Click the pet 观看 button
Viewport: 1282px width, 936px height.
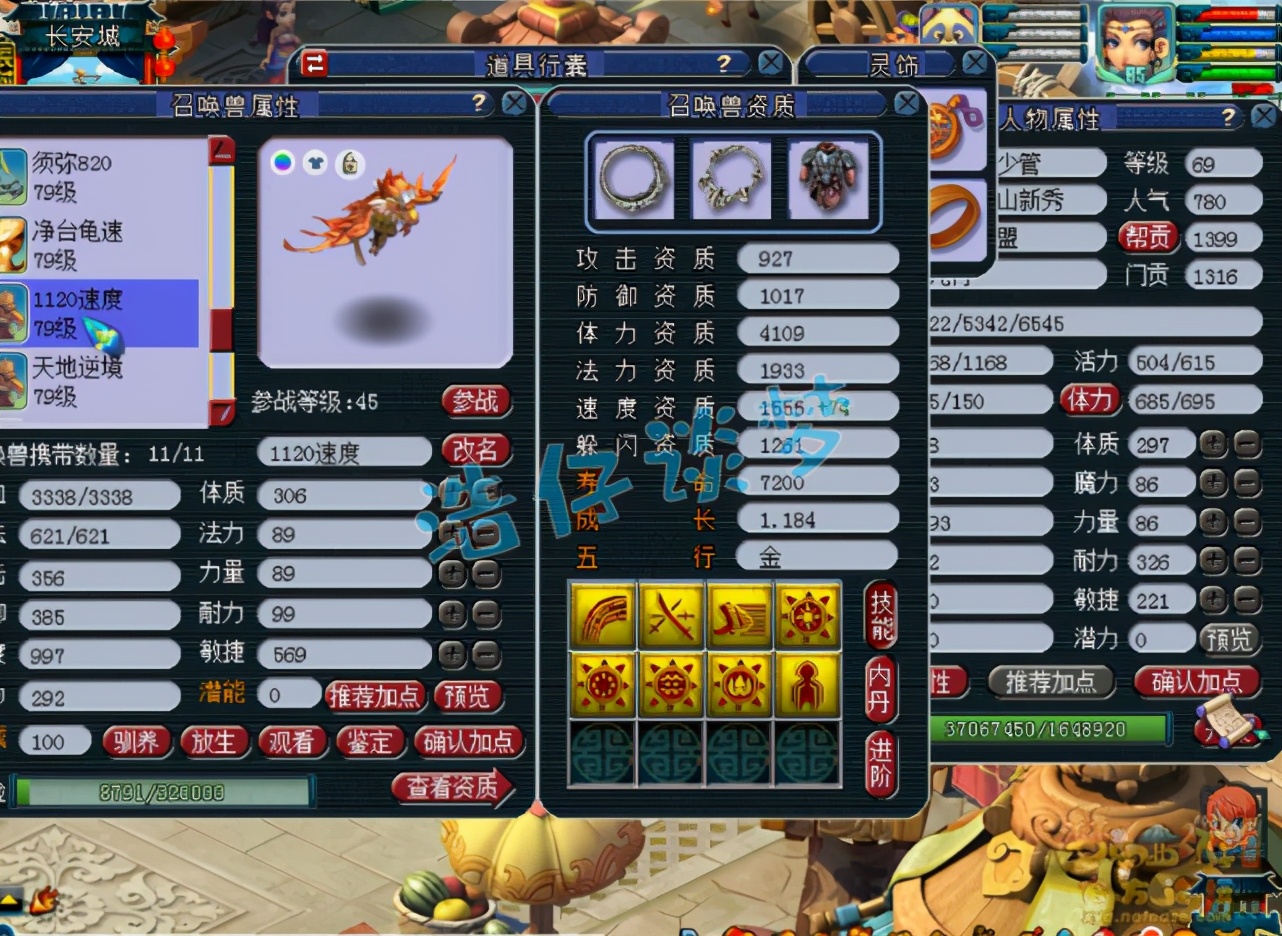click(x=291, y=741)
